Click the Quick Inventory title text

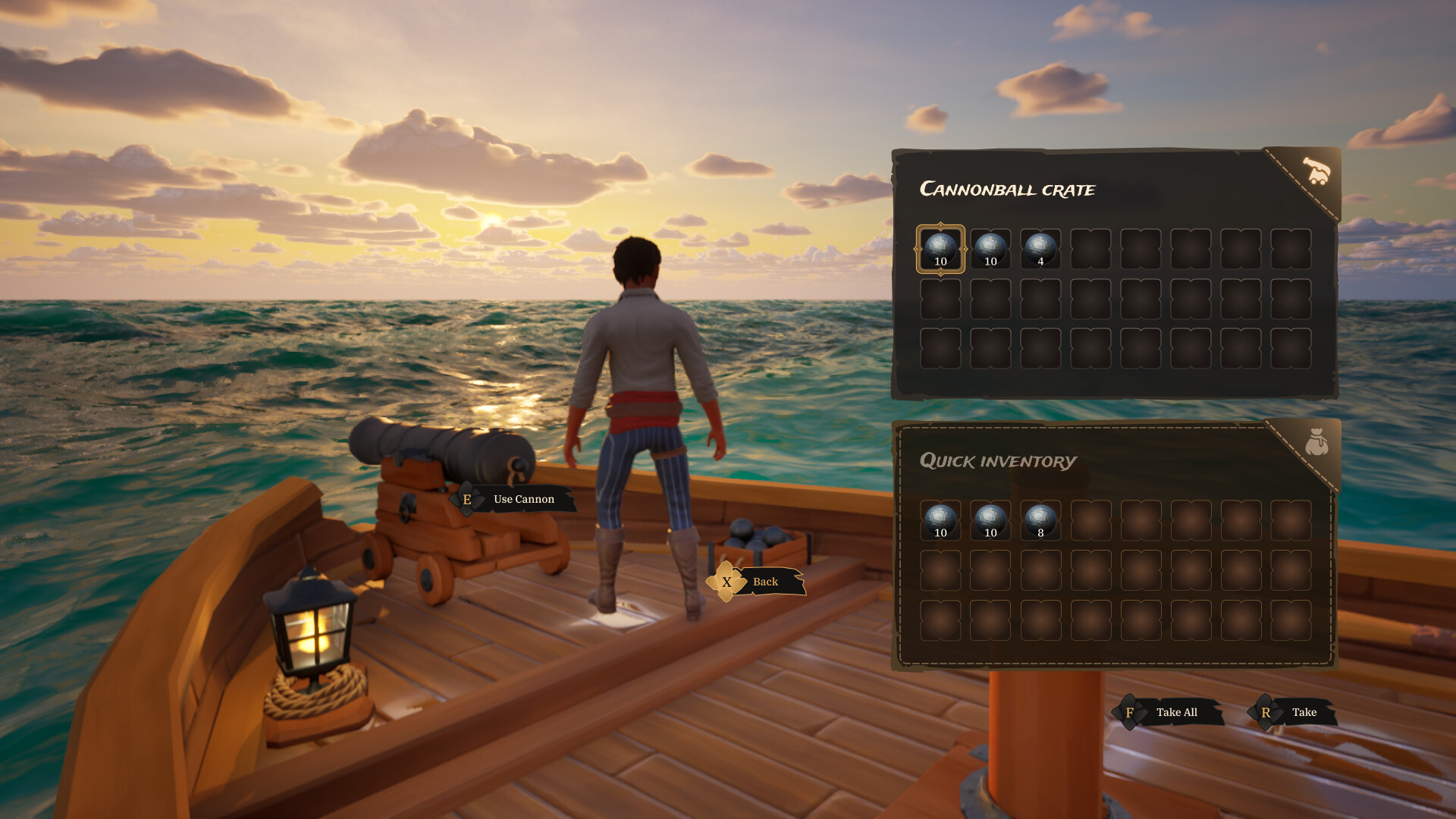pos(997,460)
